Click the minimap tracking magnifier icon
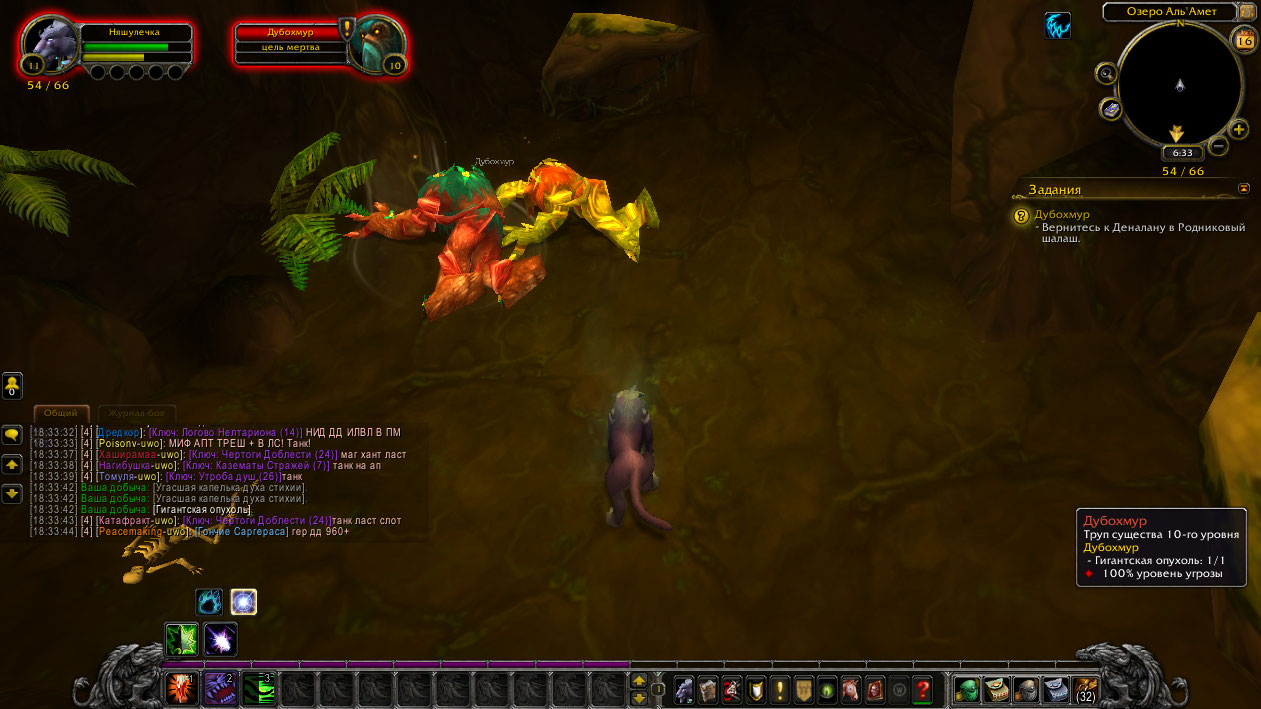 (x=1107, y=73)
